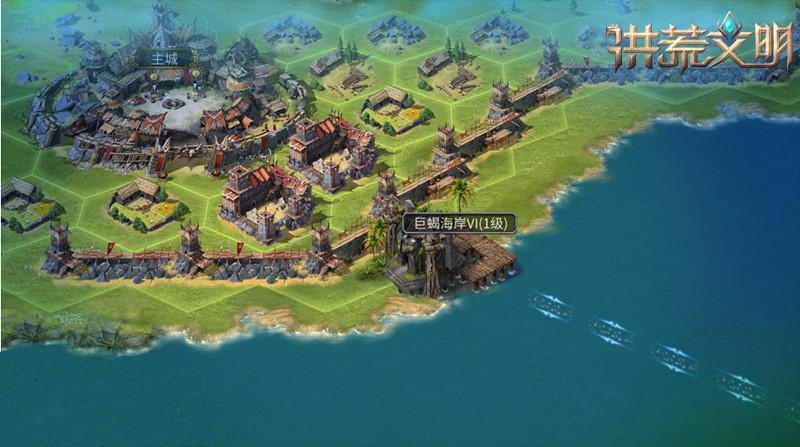Open the 巨蝎海岸VI(1级) location label

pos(459,223)
